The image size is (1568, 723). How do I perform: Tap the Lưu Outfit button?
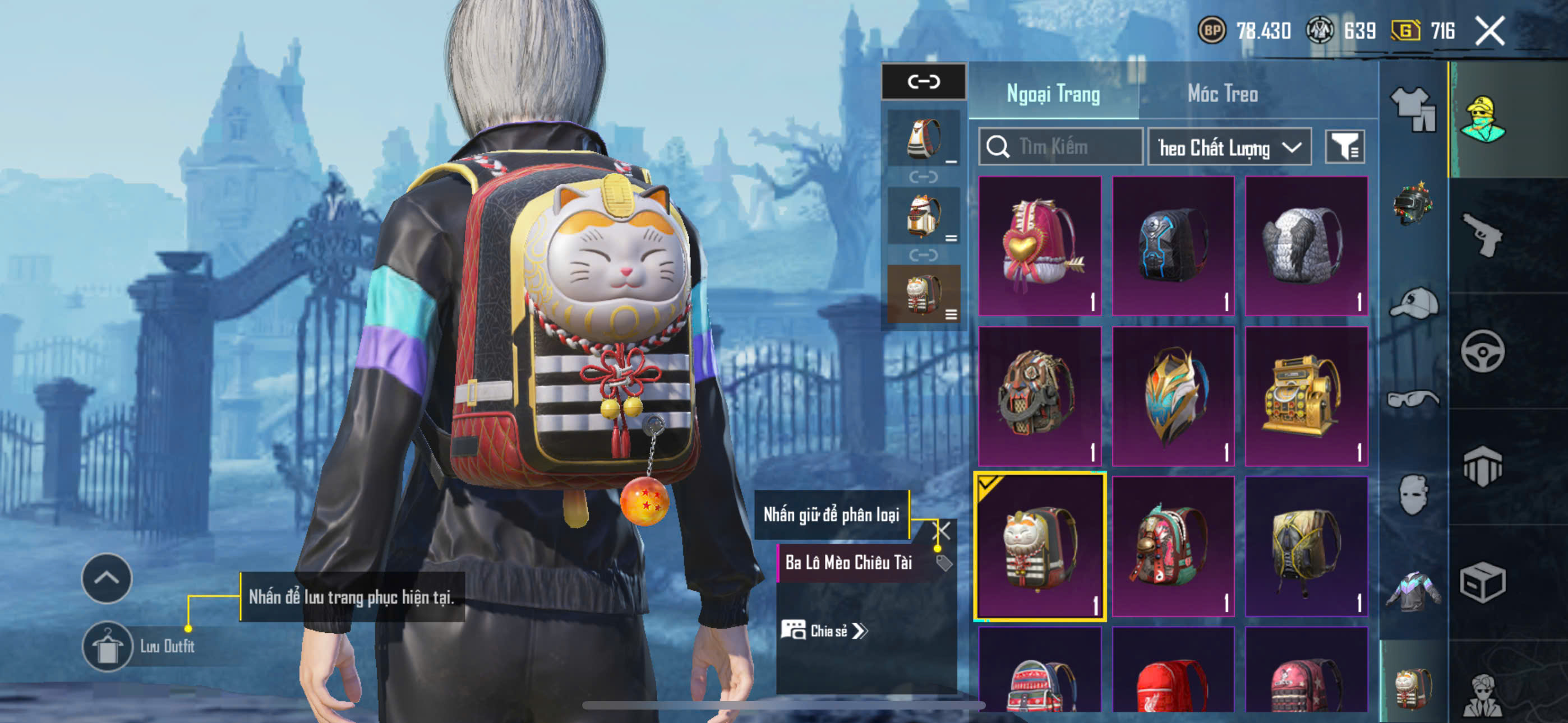(108, 646)
